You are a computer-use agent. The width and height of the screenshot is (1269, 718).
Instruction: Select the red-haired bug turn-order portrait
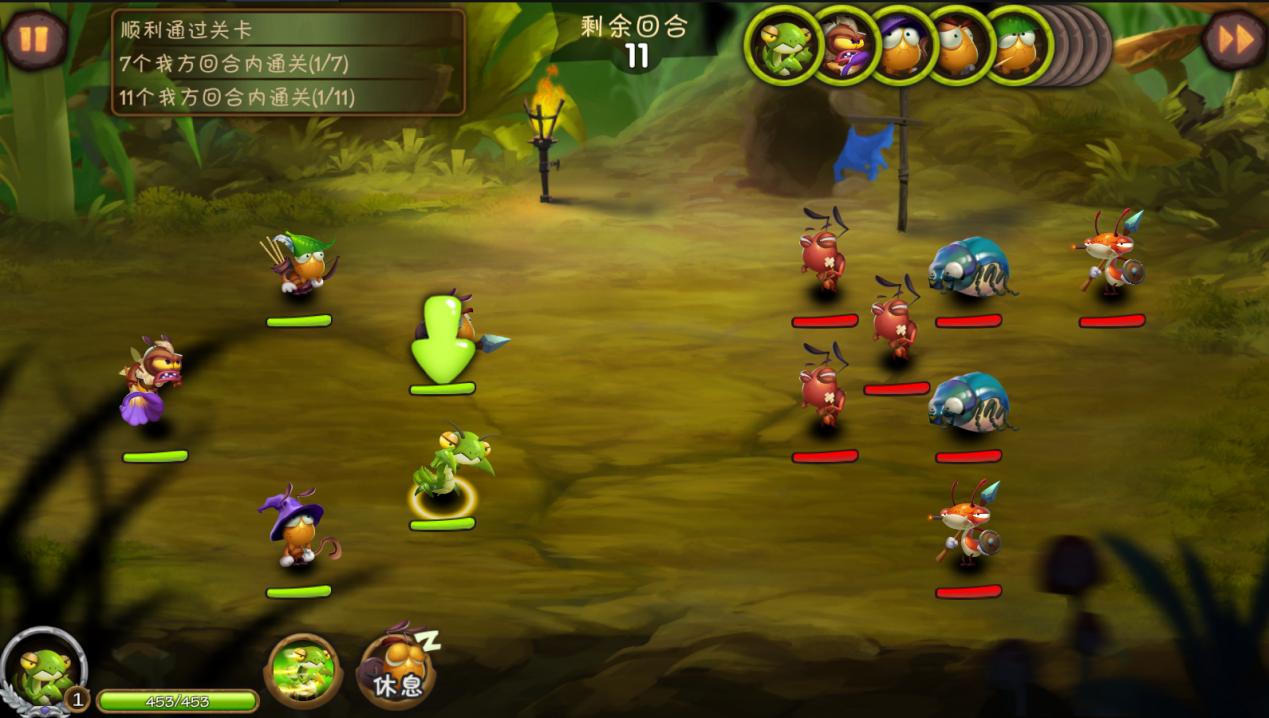(x=958, y=45)
